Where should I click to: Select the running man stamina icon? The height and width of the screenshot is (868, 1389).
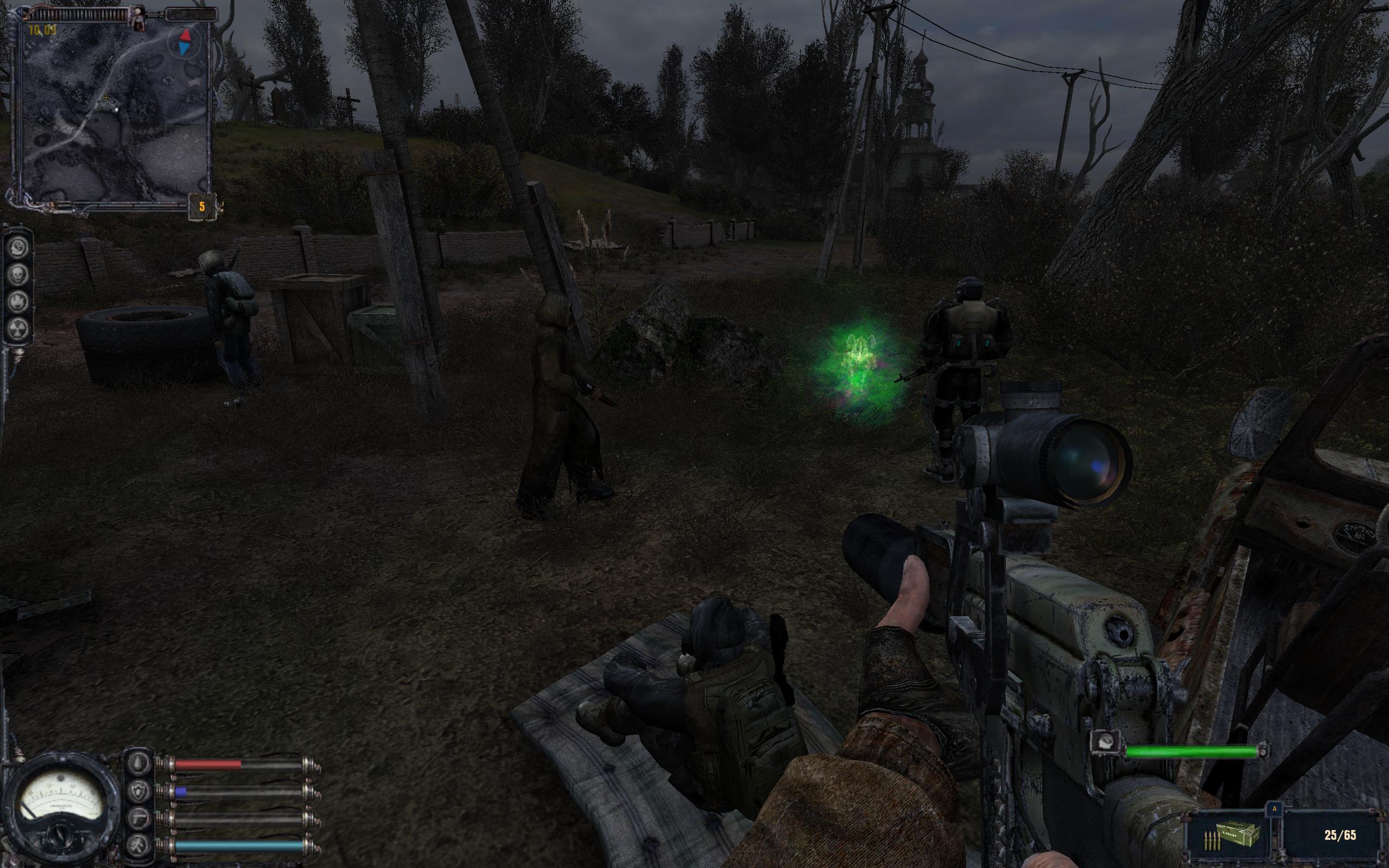[x=139, y=845]
